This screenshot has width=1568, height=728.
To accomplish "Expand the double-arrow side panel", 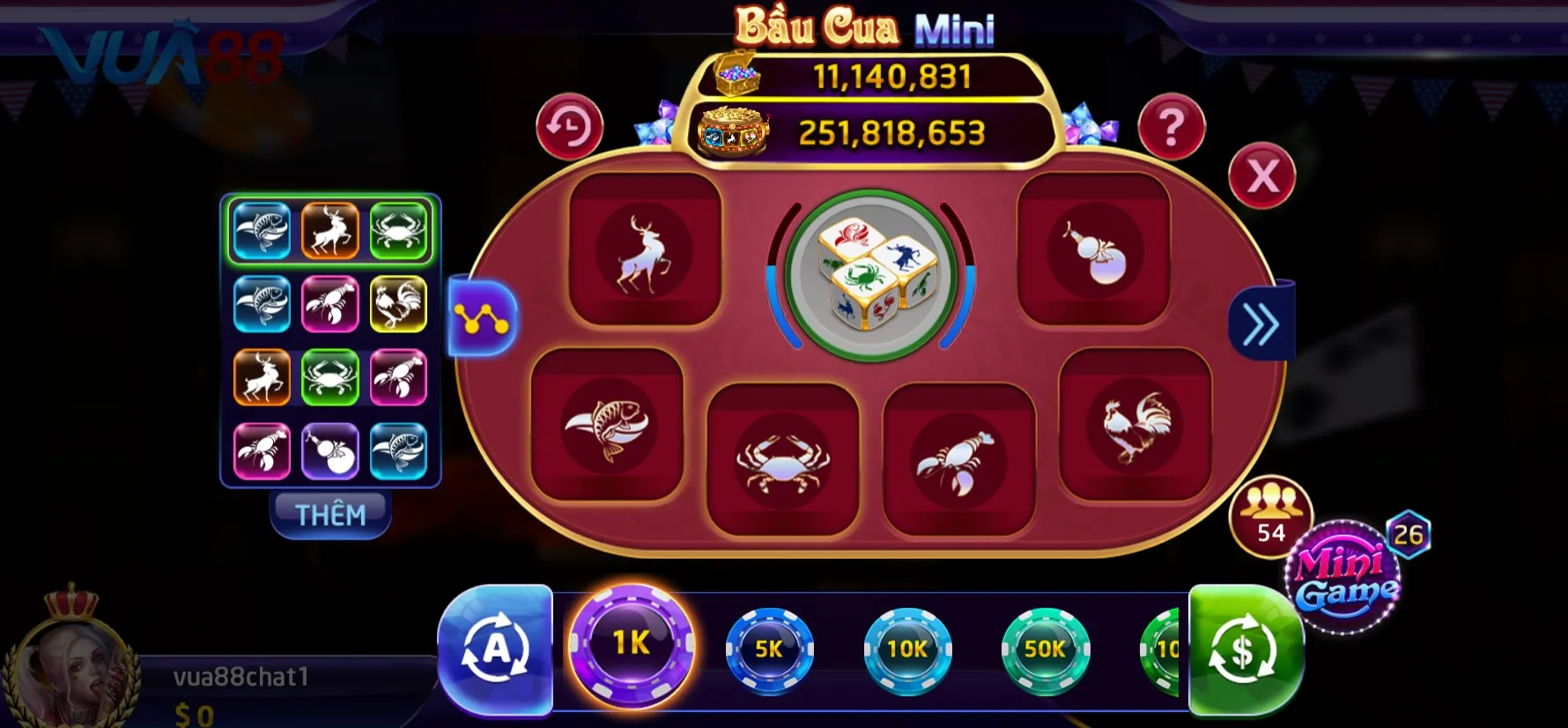I will 1261,324.
